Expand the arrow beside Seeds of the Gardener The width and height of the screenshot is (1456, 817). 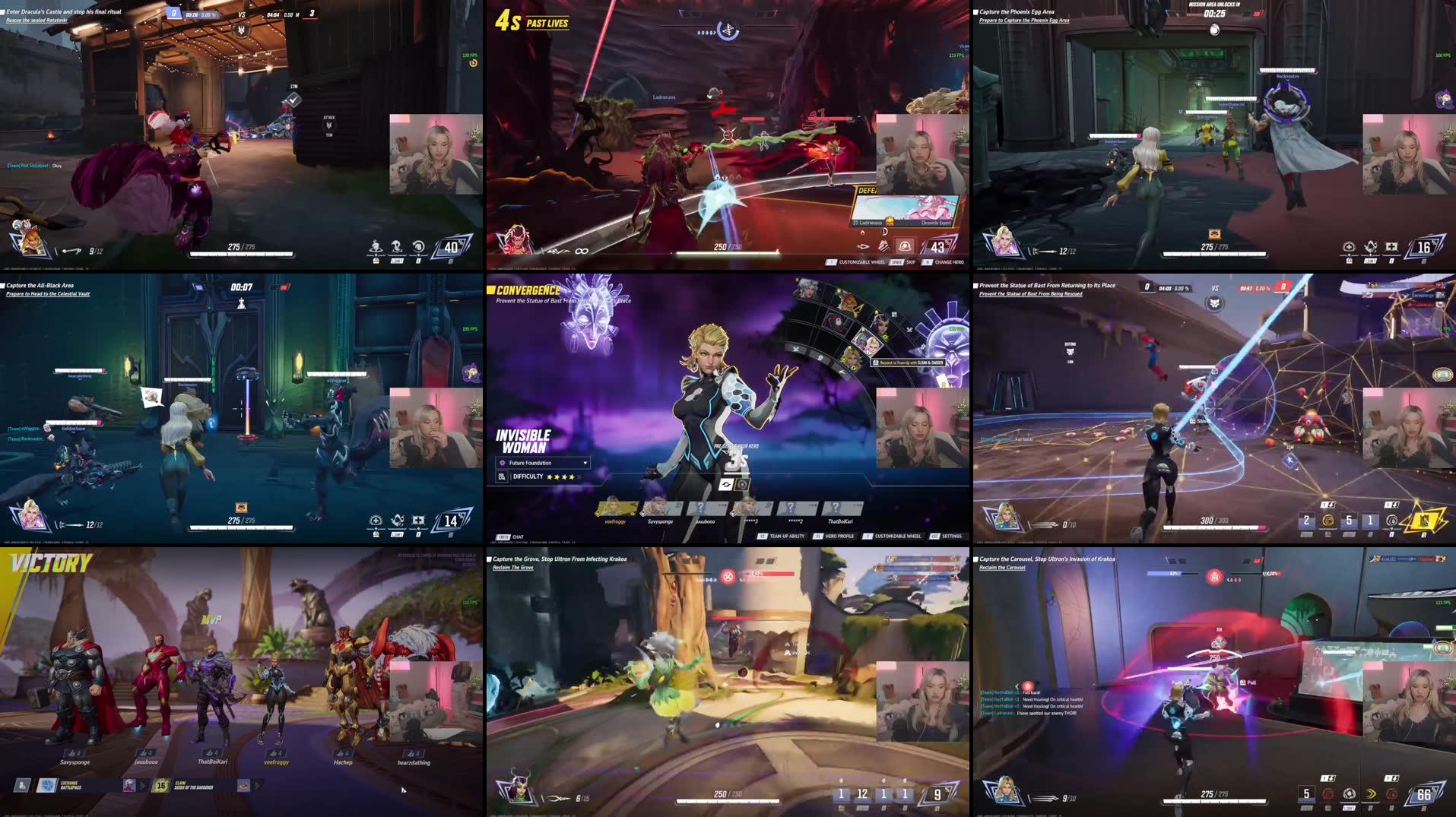click(258, 785)
